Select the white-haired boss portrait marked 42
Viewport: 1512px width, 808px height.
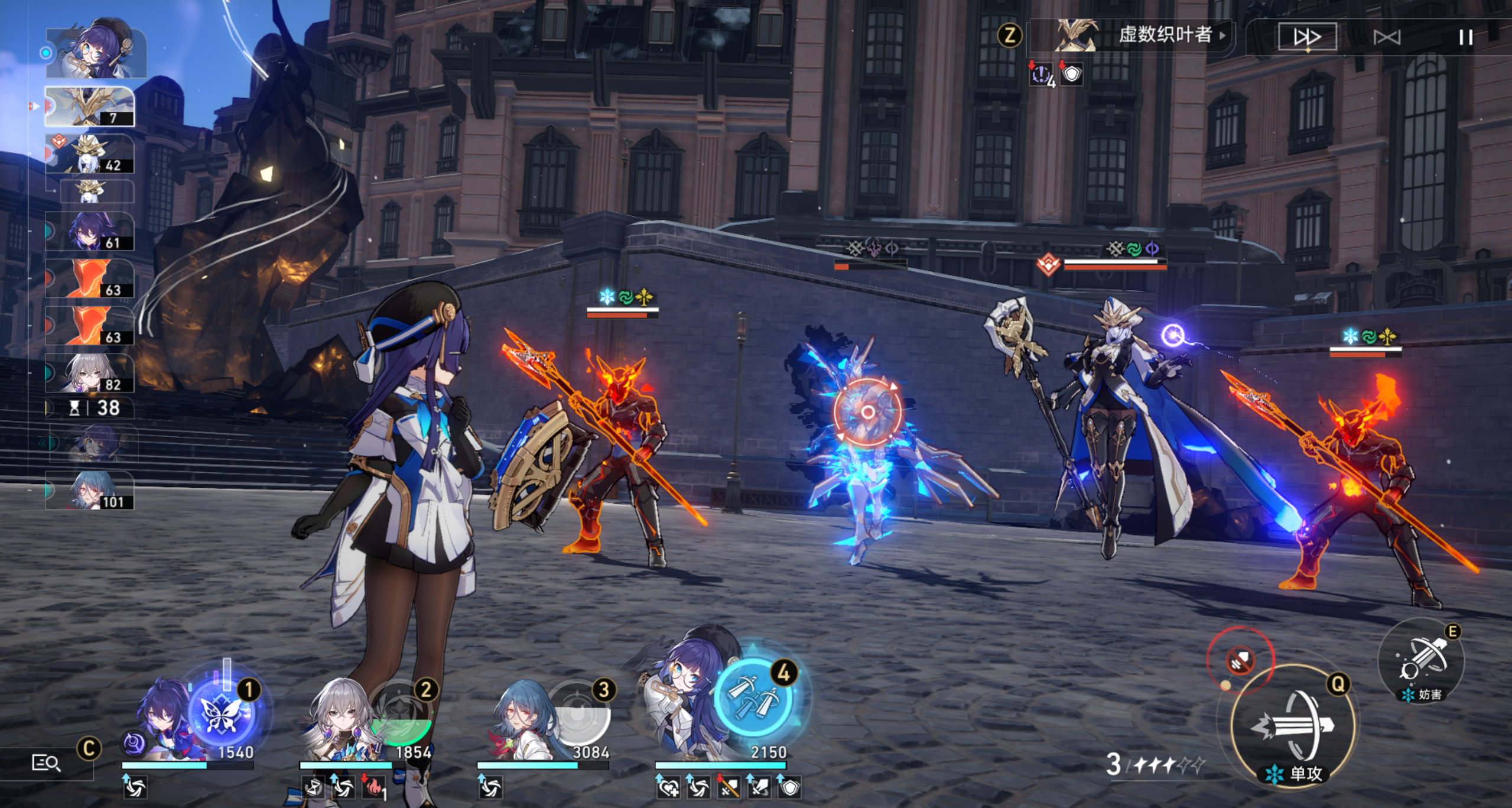pos(90,154)
